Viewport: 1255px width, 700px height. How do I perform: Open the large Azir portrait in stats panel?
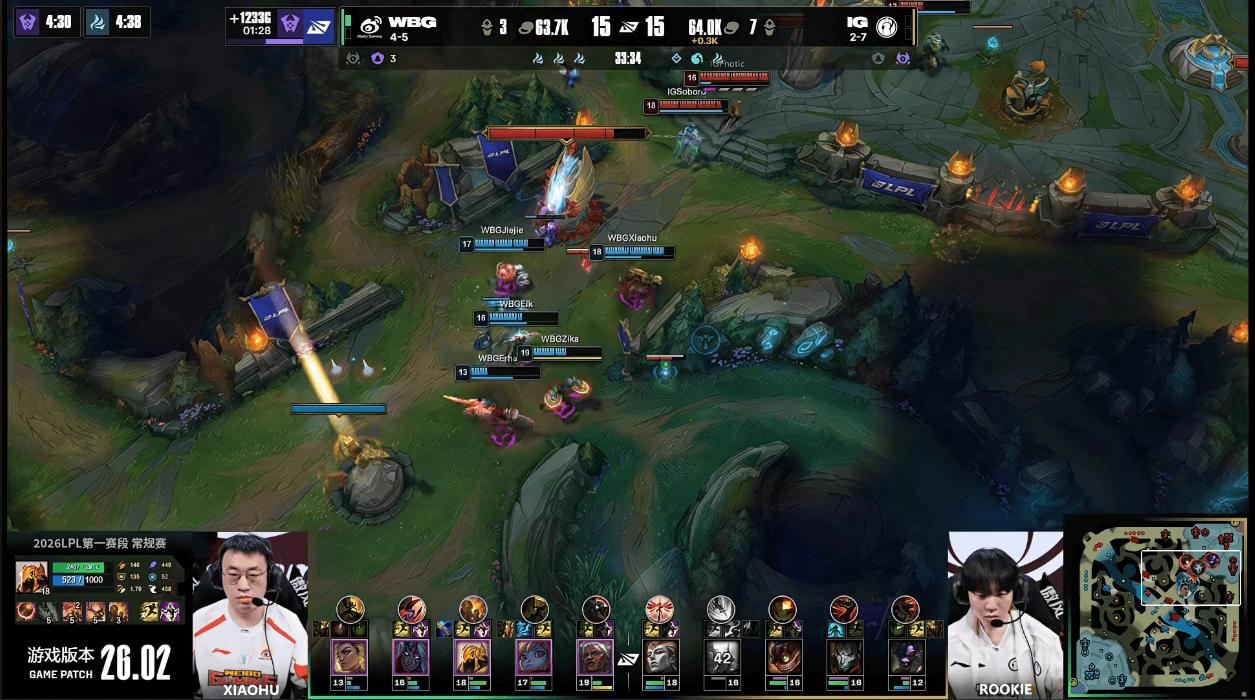tap(31, 577)
